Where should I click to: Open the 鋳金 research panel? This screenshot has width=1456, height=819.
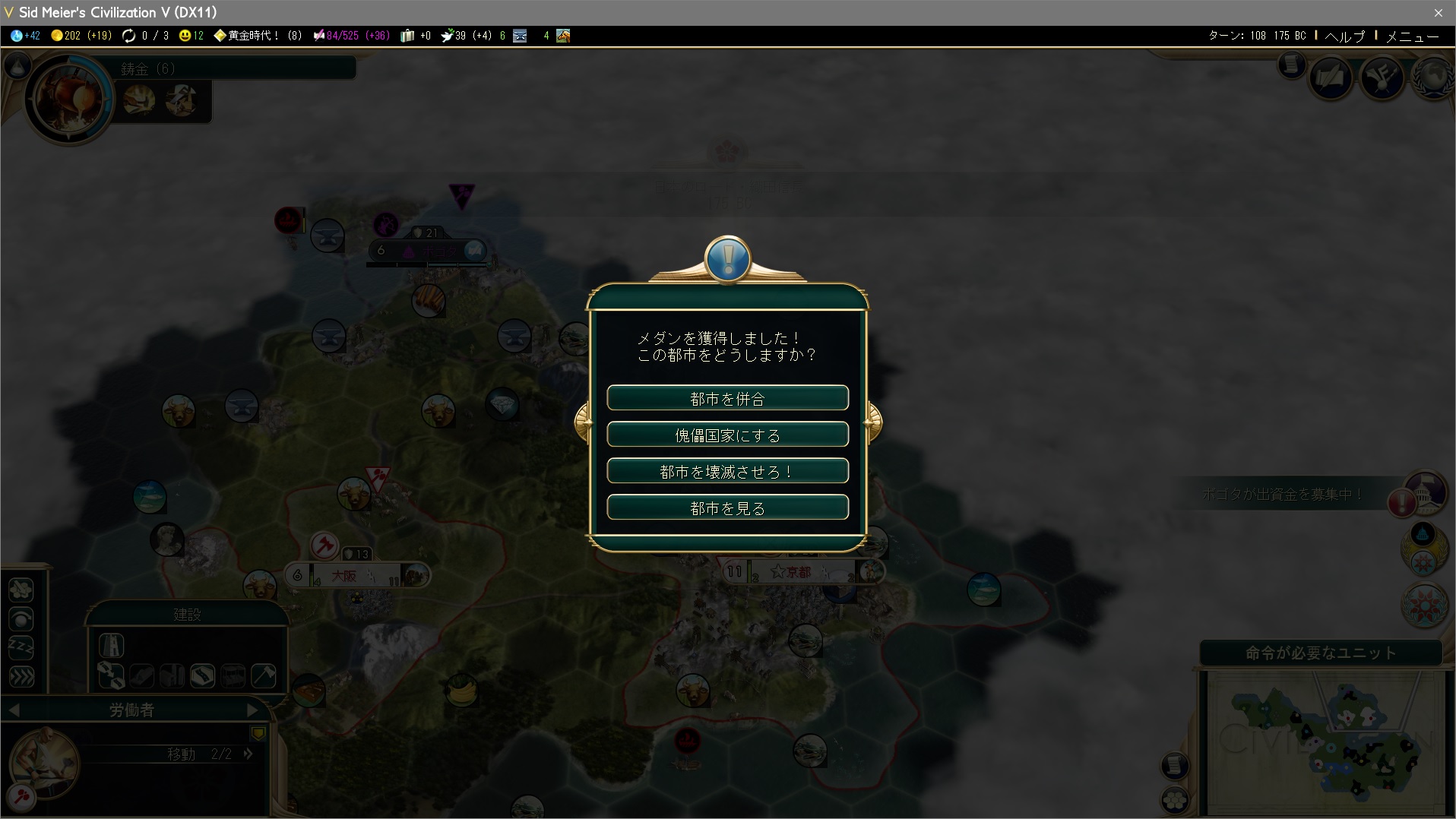(68, 99)
